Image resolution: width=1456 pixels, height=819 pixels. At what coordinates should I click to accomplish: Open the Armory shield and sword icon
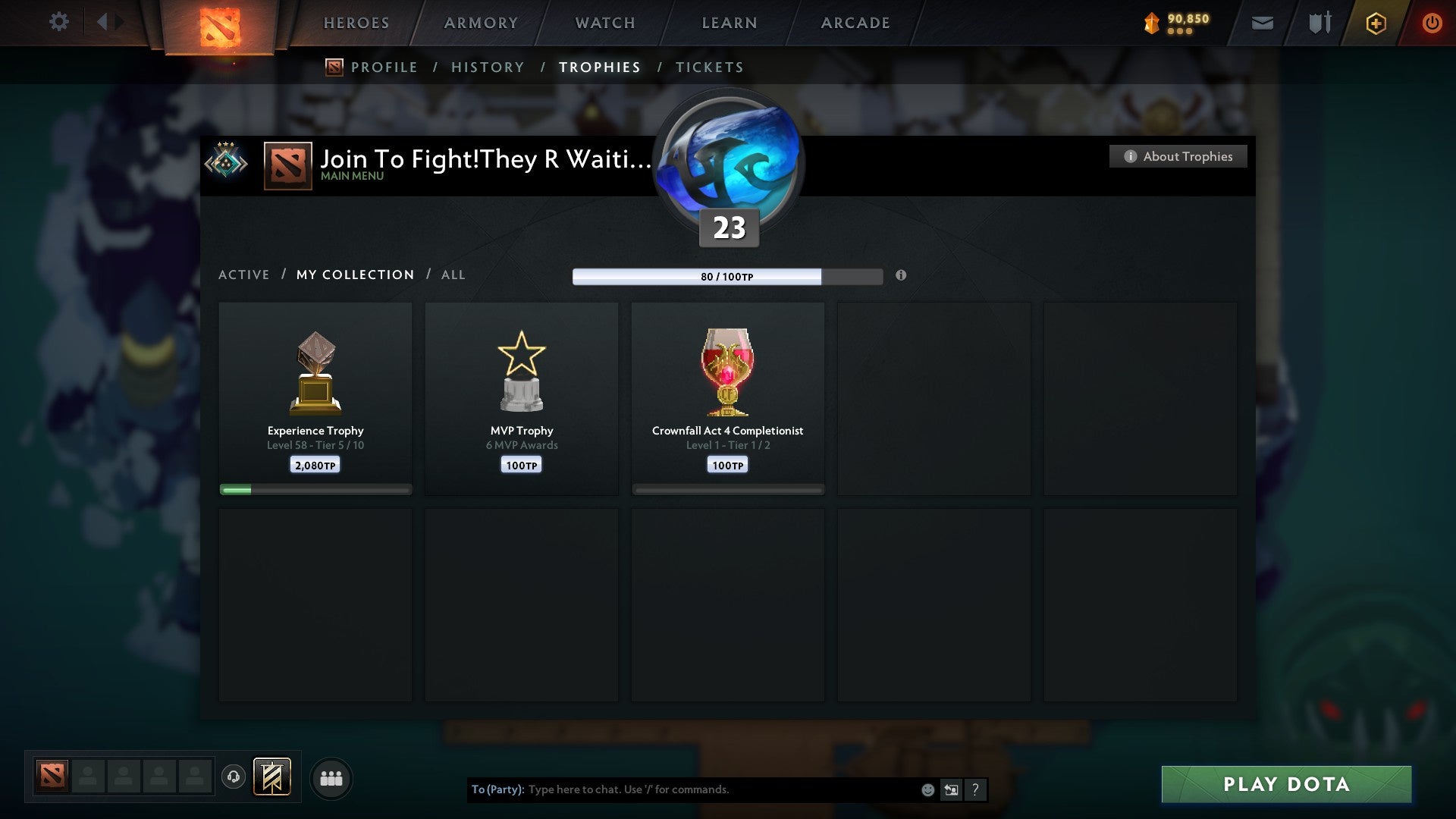(1319, 23)
